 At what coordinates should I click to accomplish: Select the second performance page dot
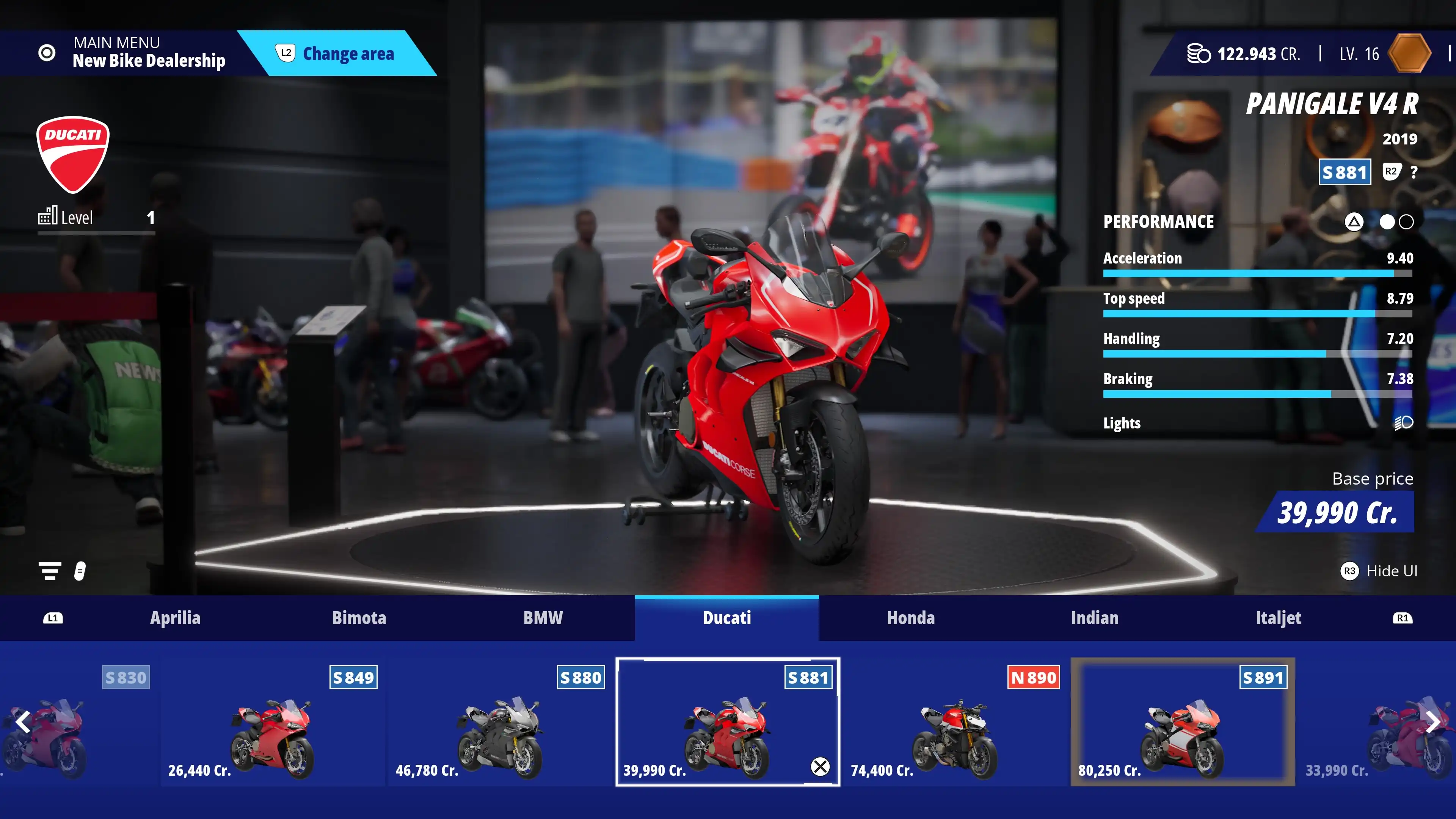click(x=1406, y=222)
